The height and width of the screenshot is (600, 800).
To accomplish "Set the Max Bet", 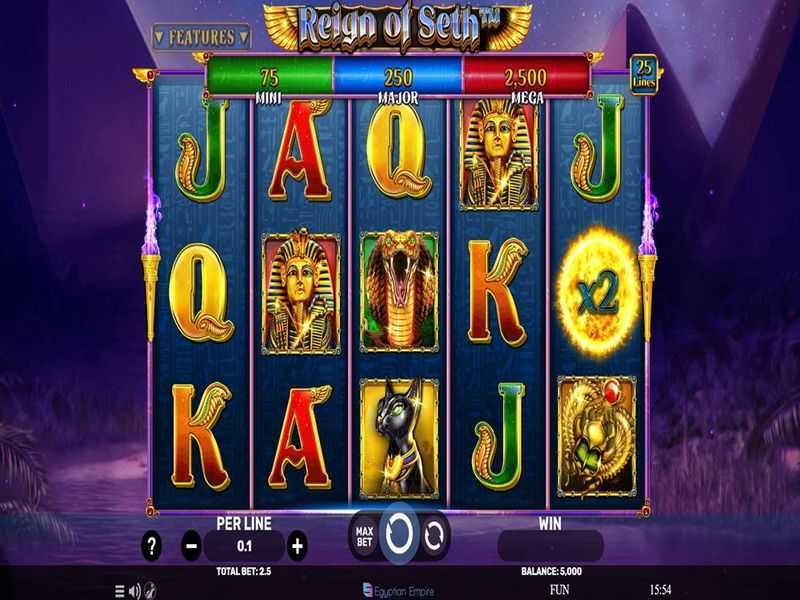I will pyautogui.click(x=364, y=536).
